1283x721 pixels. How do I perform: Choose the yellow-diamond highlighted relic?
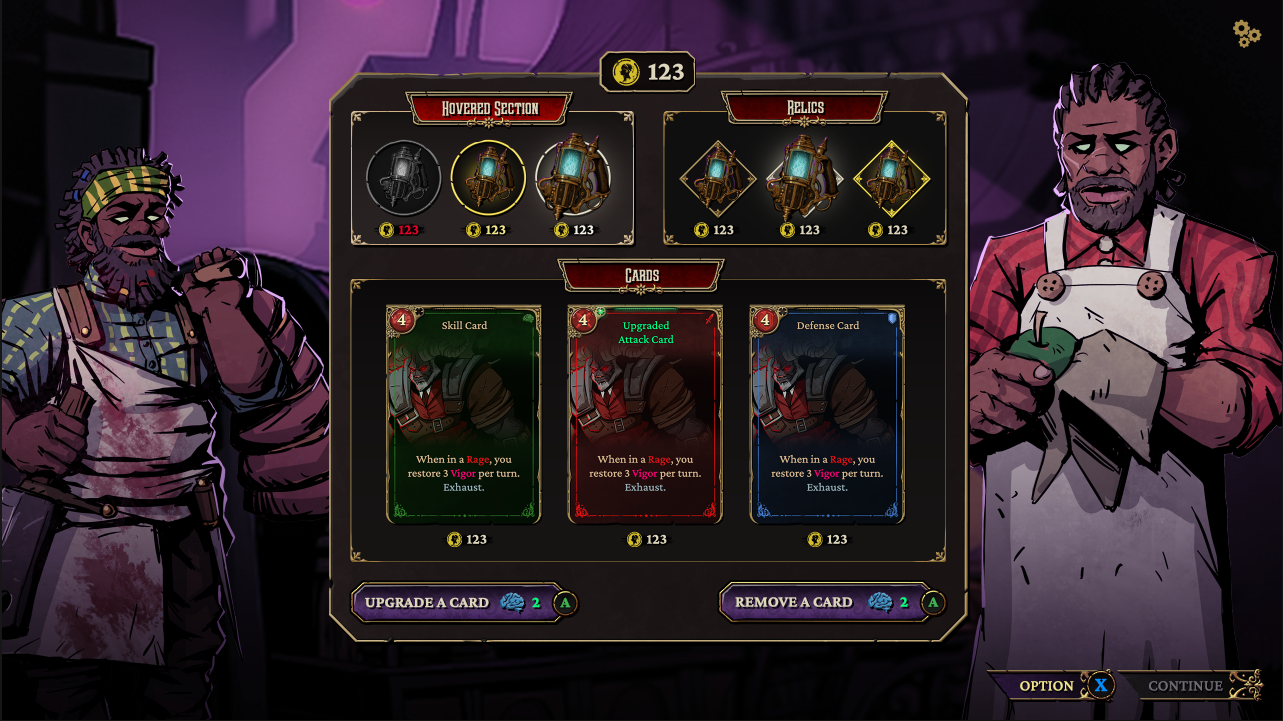[890, 180]
